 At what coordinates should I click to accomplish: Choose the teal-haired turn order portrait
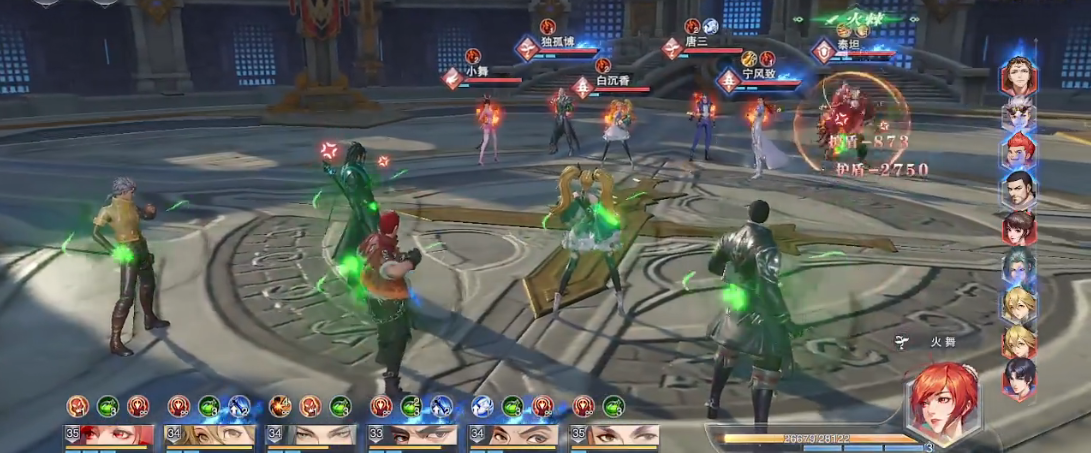[x=1018, y=266]
